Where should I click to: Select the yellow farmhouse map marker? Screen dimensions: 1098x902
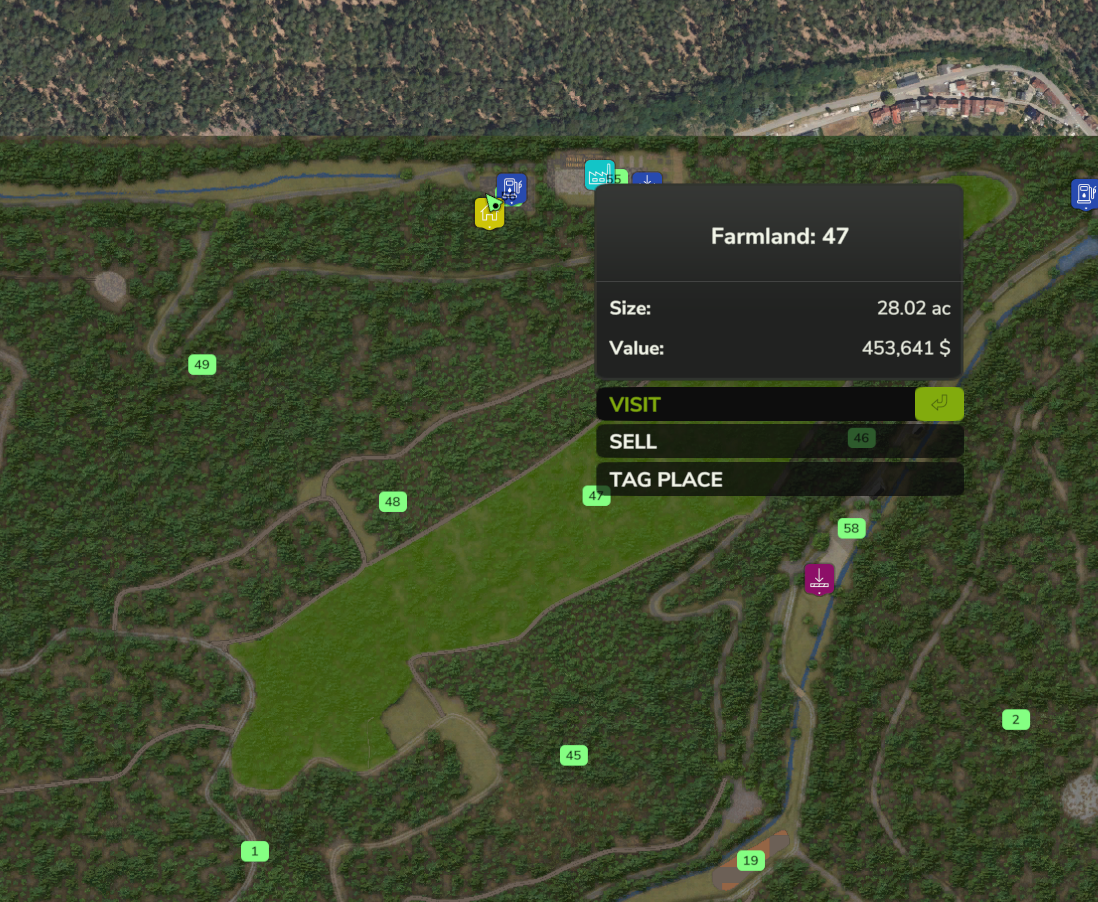[x=488, y=212]
